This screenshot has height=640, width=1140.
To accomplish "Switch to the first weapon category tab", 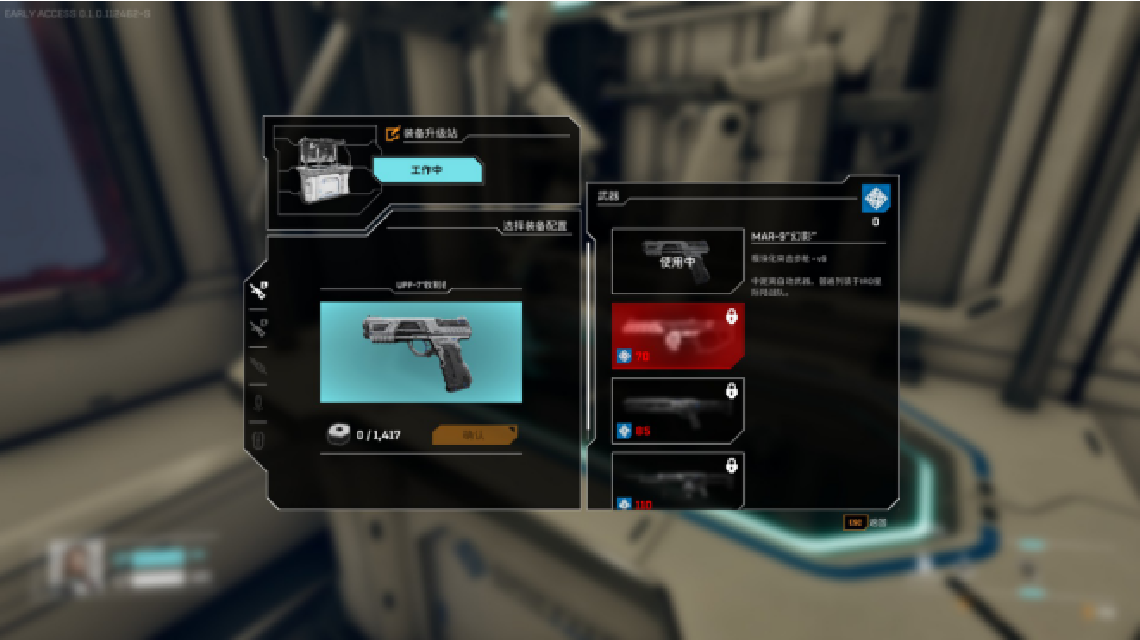I will tap(258, 291).
